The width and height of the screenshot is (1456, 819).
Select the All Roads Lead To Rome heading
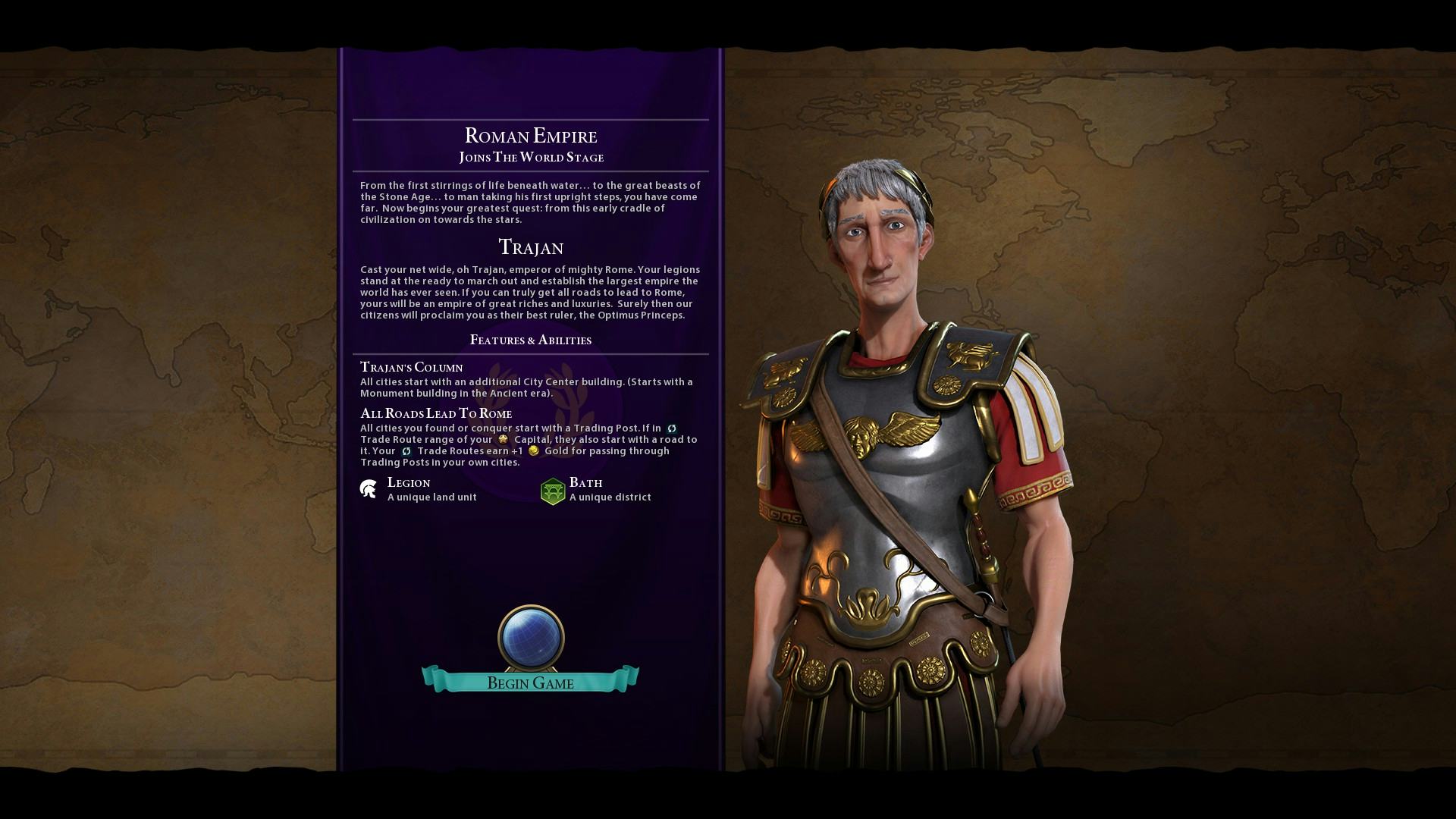[436, 413]
